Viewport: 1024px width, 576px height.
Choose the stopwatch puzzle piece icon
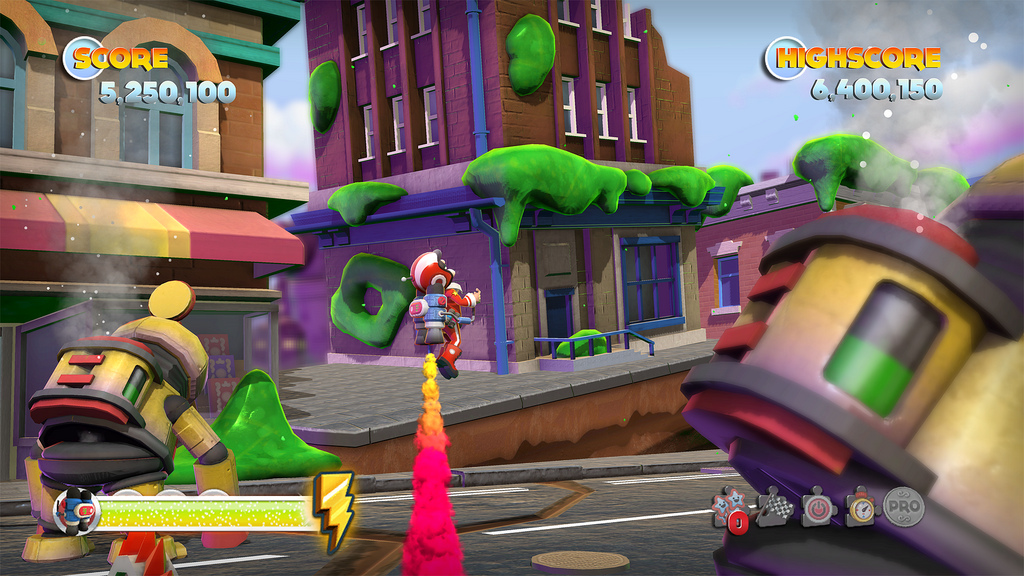[x=860, y=506]
